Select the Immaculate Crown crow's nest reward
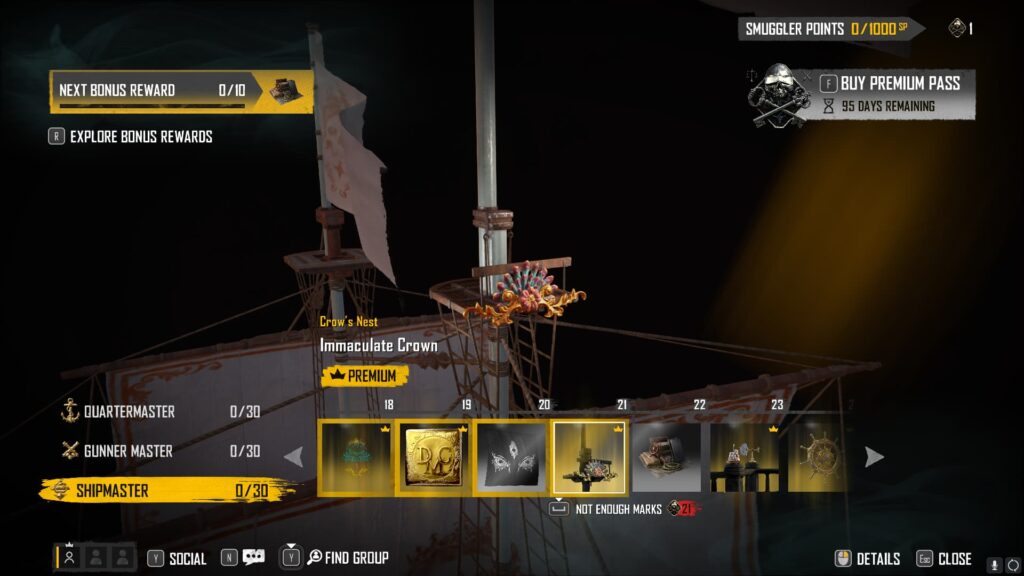 pos(589,457)
